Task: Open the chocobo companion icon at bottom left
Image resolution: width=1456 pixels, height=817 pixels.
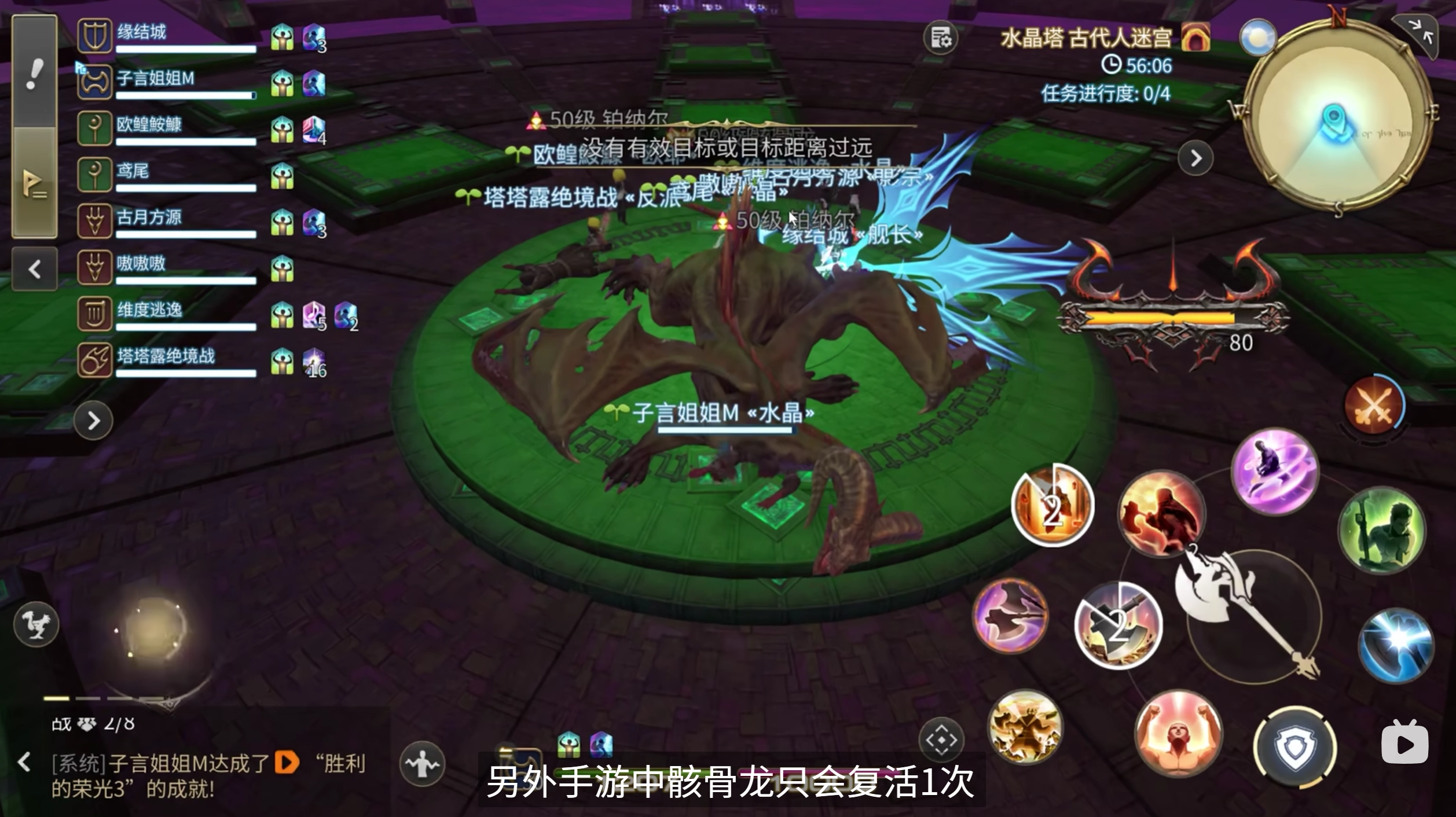Action: tap(37, 624)
